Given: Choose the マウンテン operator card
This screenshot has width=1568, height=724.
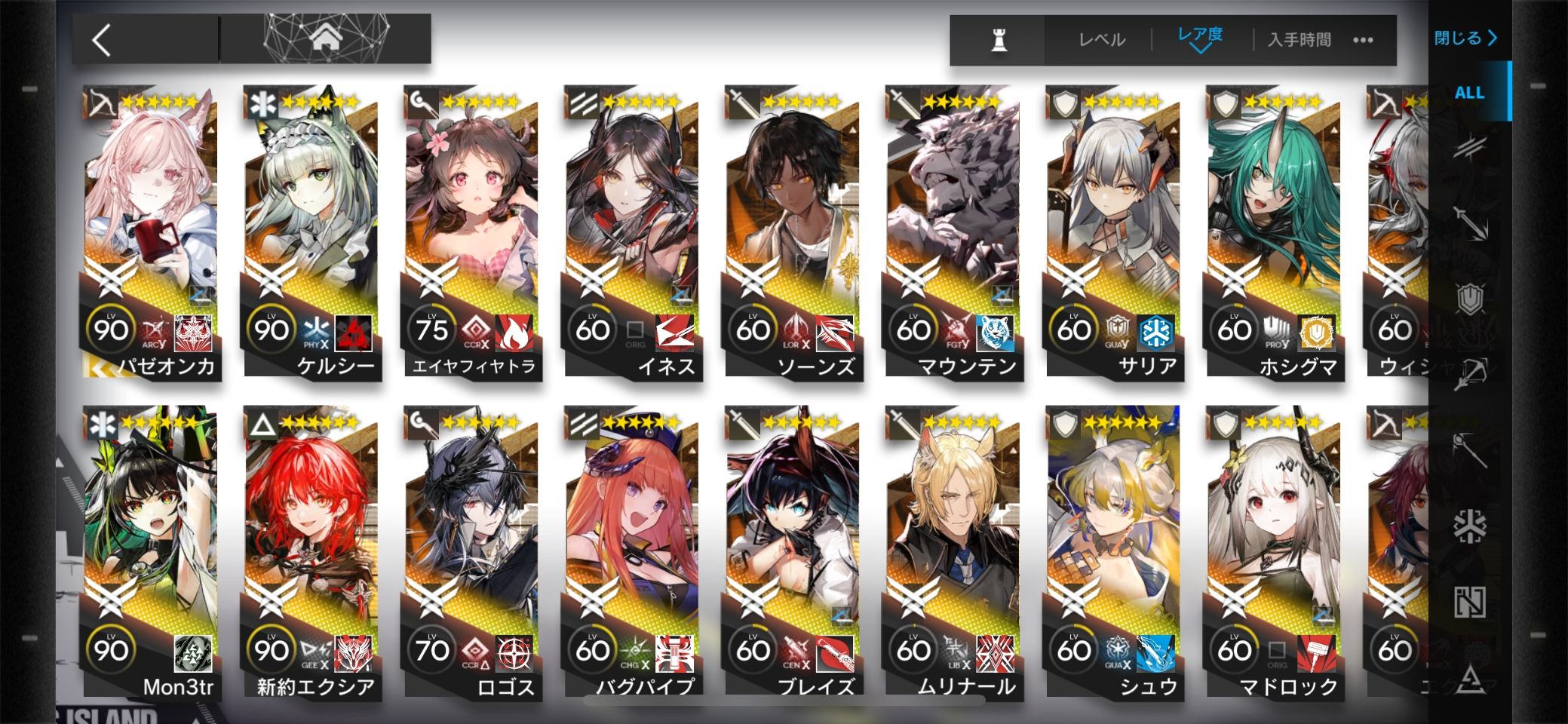Looking at the screenshot, I should [953, 226].
